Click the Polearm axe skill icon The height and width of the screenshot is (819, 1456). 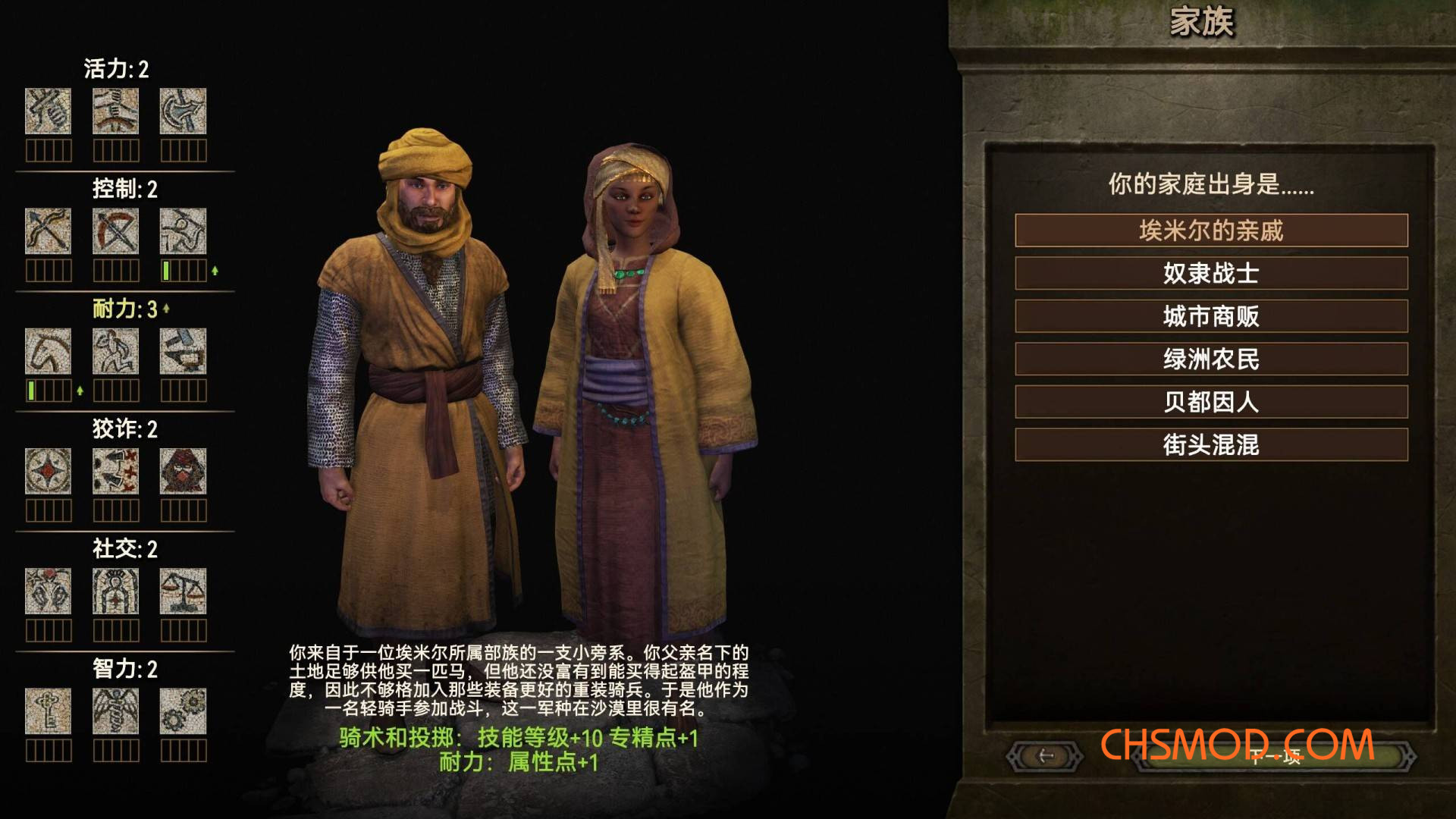click(x=182, y=111)
